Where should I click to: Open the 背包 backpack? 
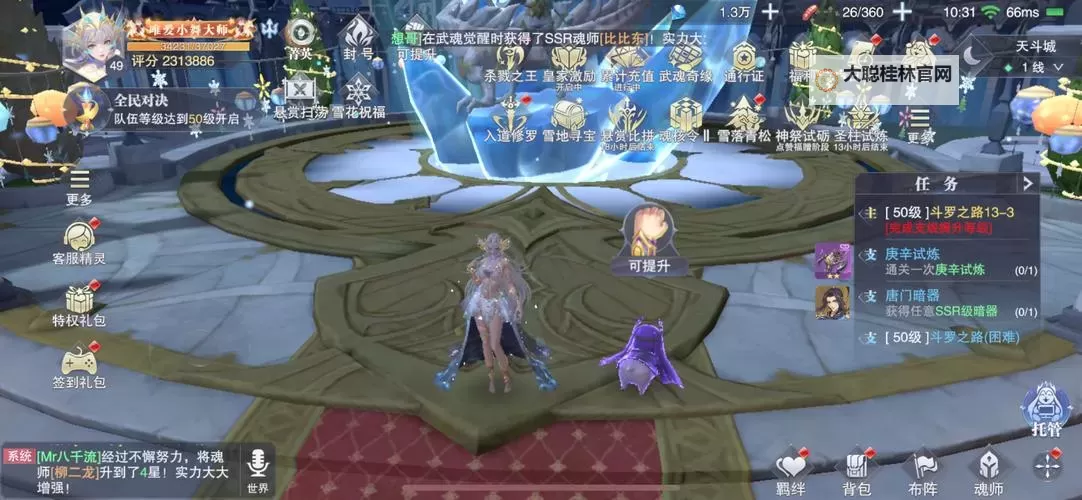[x=856, y=470]
